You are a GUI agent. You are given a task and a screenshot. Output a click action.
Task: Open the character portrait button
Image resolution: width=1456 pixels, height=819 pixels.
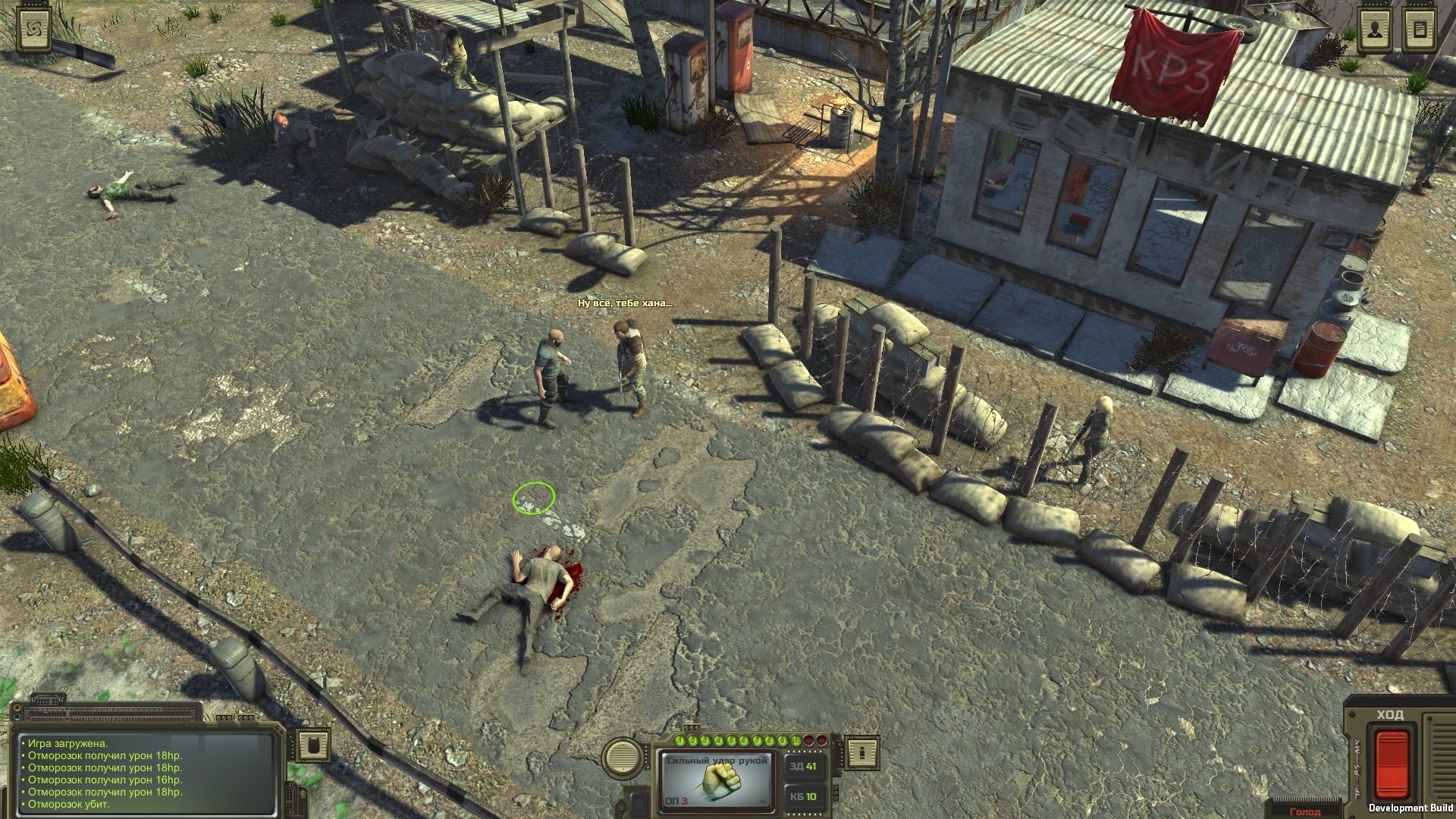[1374, 31]
